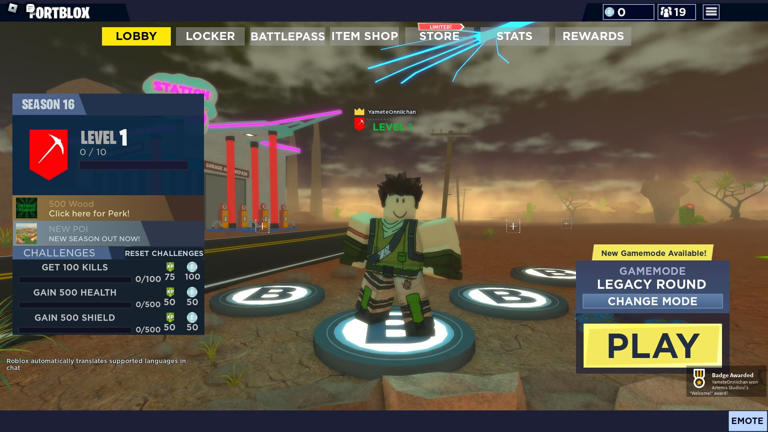Screen dimensions: 768x432
Task: Click Change Mode to pick a gamemode
Action: (x=652, y=301)
